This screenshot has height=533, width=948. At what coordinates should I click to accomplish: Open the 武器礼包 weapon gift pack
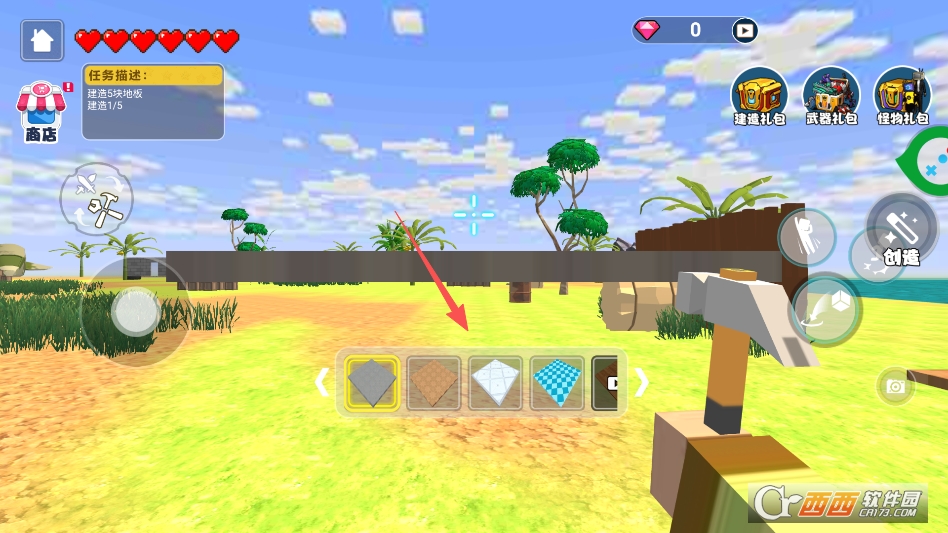[x=831, y=97]
